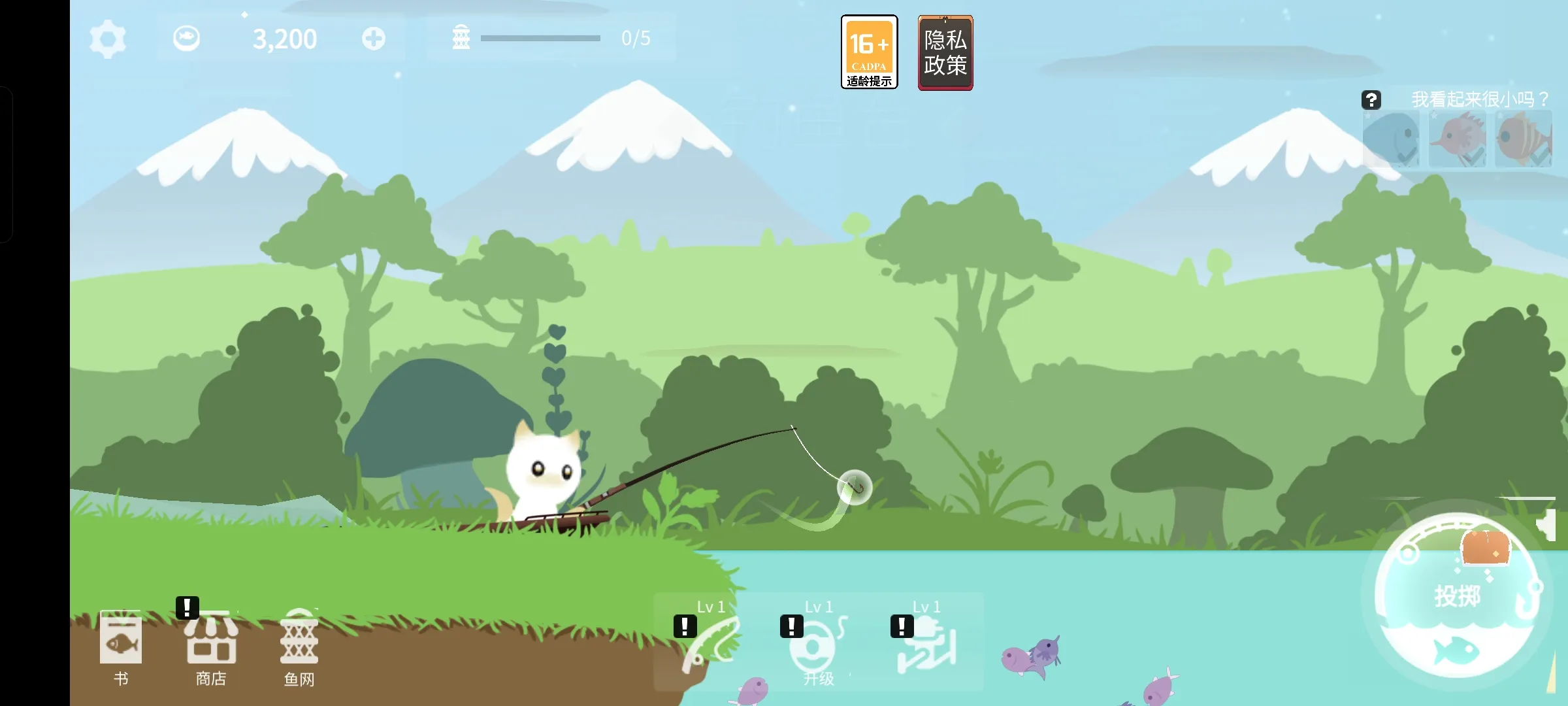
Task: Open the settings gear menu
Action: (108, 39)
